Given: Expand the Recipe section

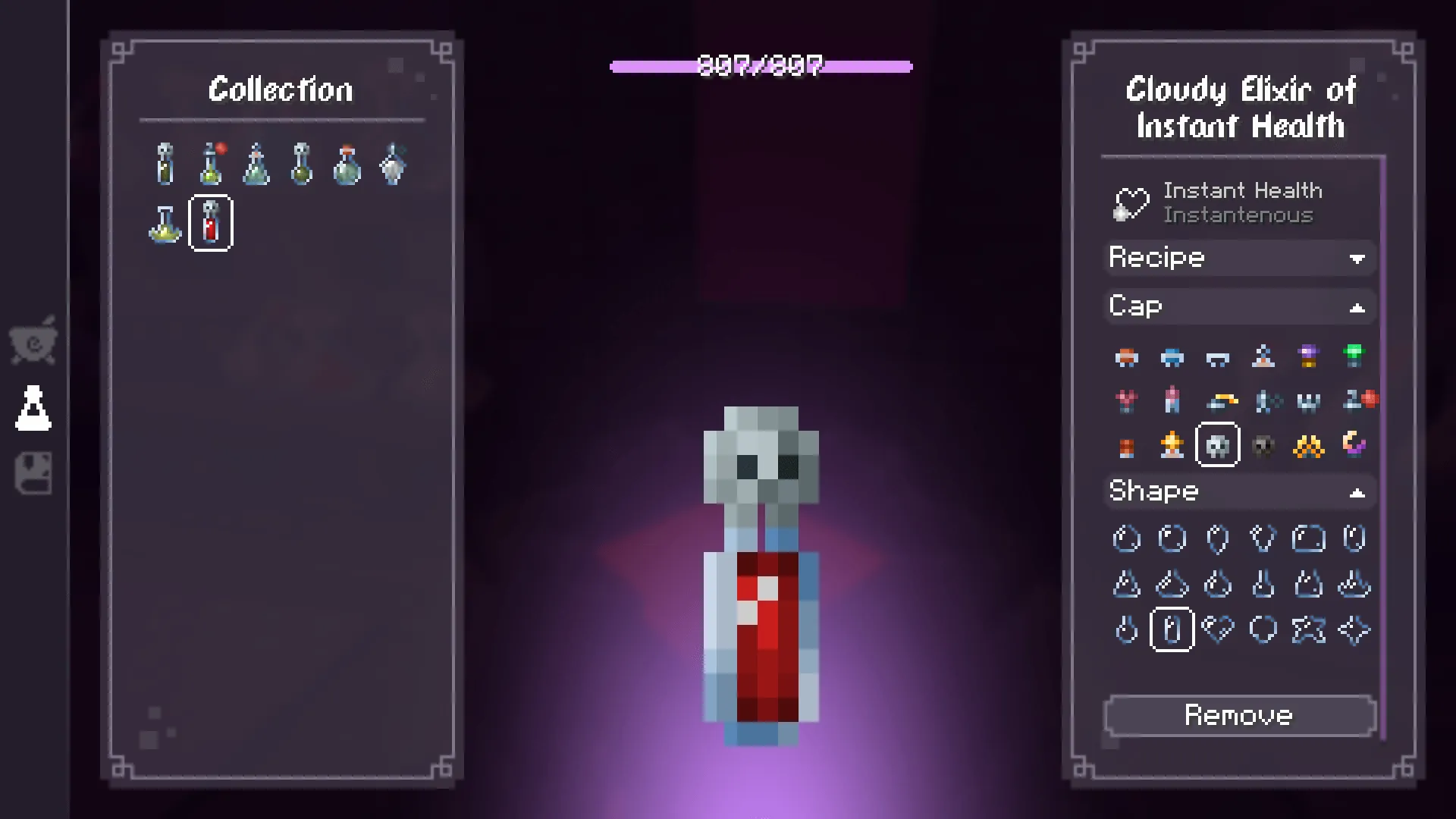Looking at the screenshot, I should pyautogui.click(x=1239, y=258).
